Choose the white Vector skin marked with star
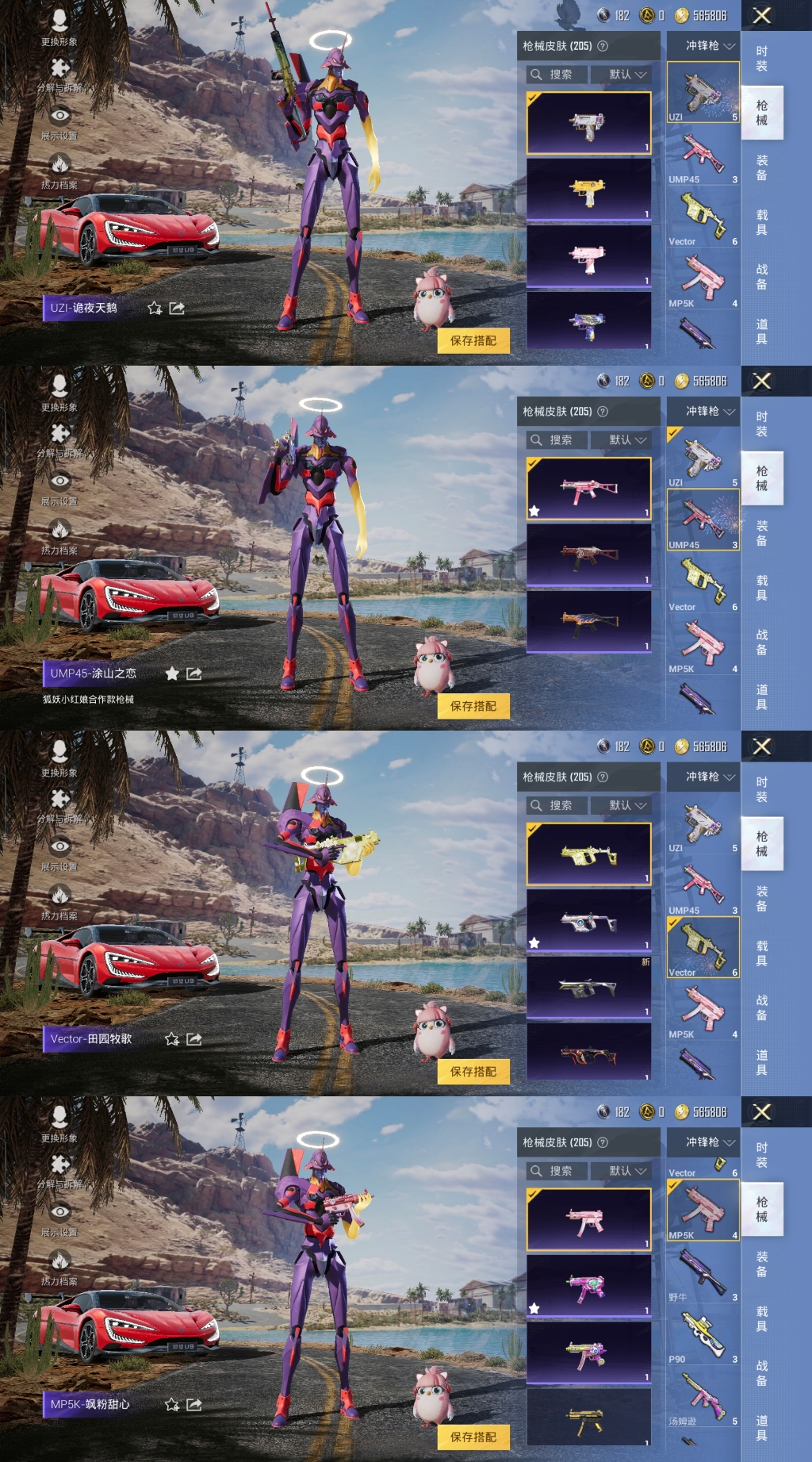This screenshot has width=812, height=1462. [x=588, y=921]
